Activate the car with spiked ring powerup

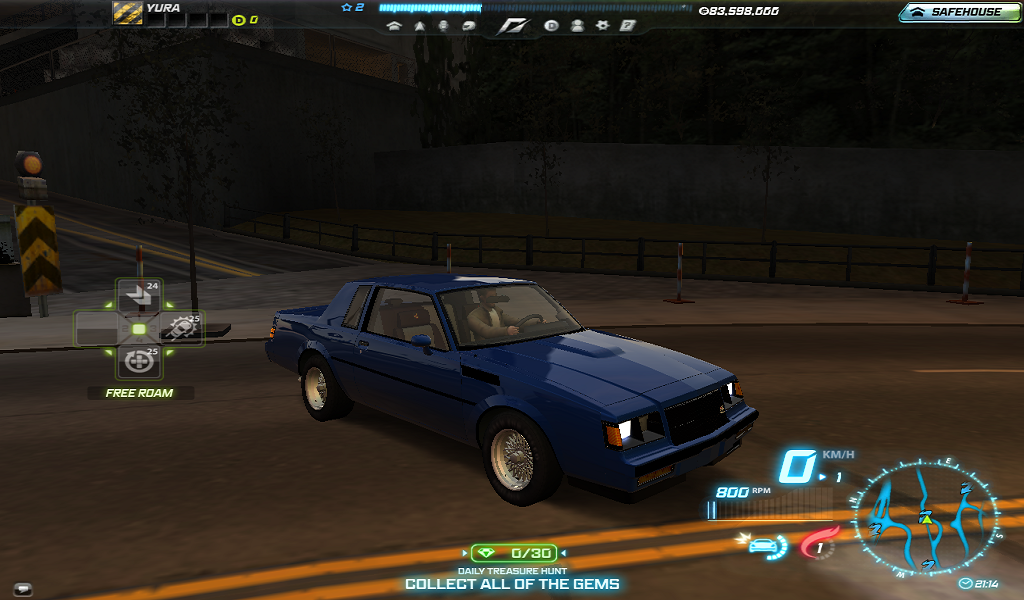[183, 328]
